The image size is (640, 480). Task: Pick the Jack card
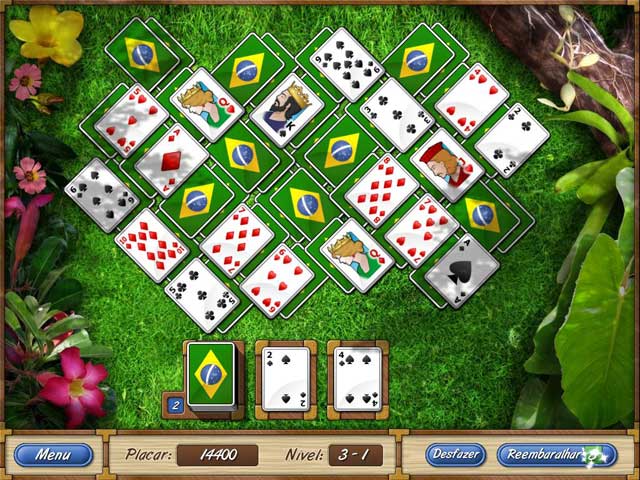point(446,163)
